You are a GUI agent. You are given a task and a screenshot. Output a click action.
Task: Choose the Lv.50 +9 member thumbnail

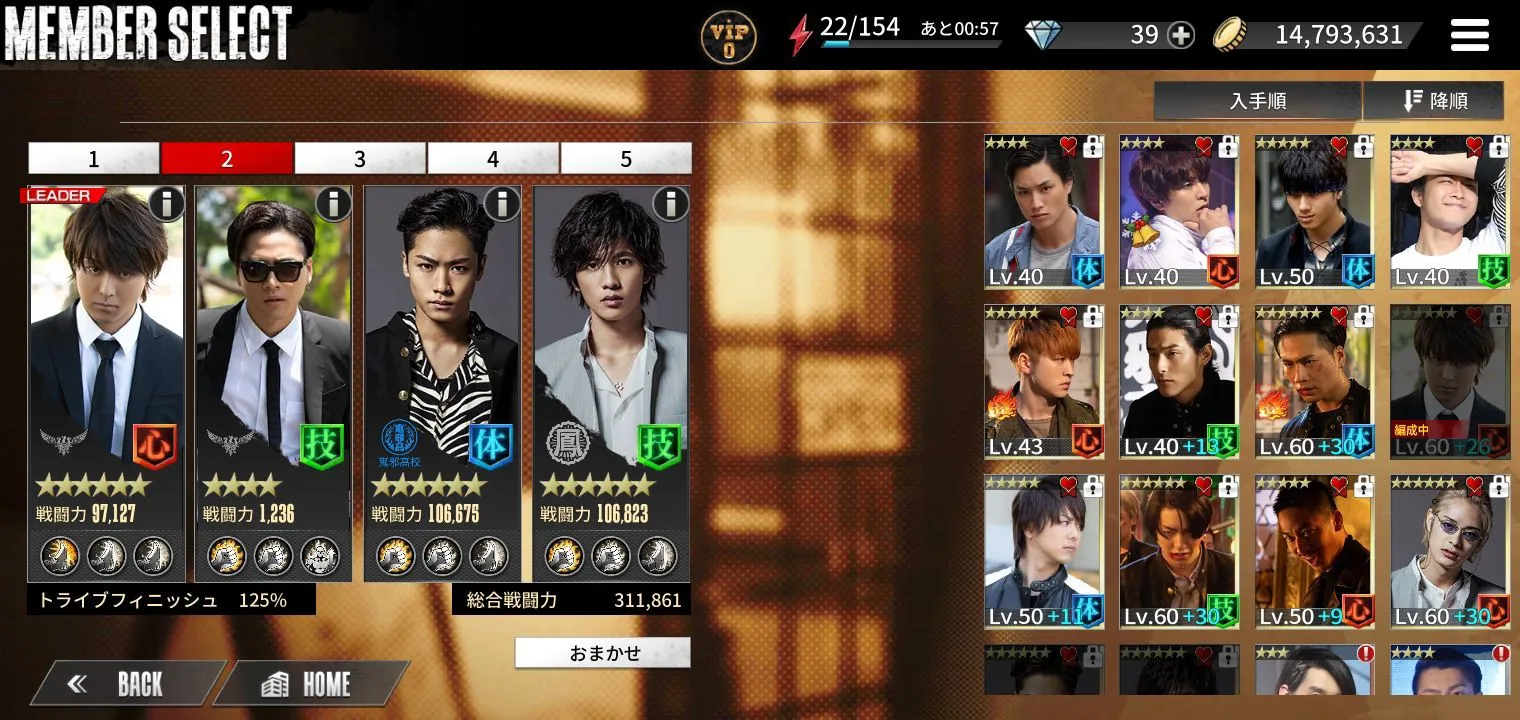pyautogui.click(x=1314, y=552)
